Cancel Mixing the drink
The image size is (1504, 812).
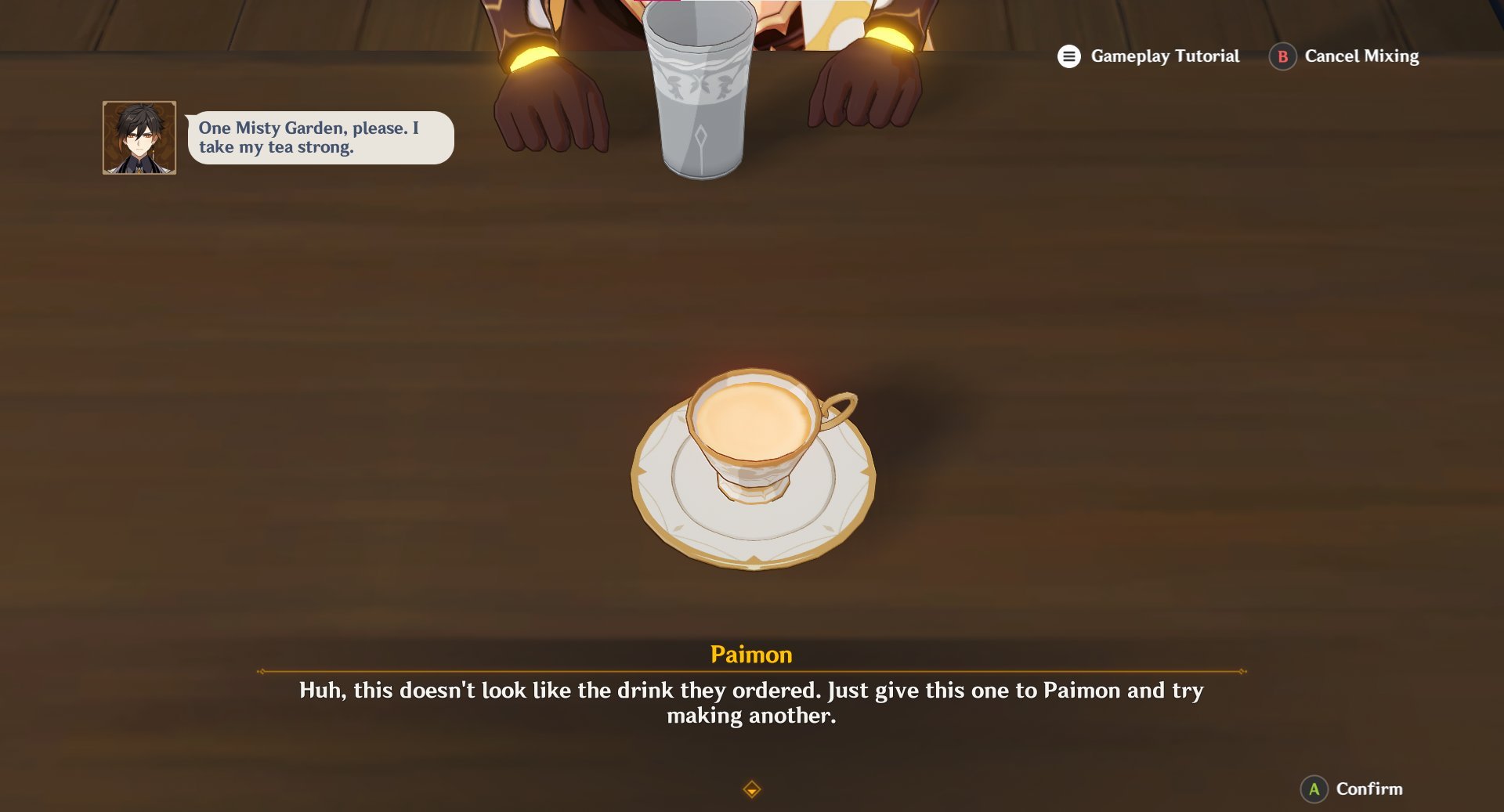coord(1344,56)
